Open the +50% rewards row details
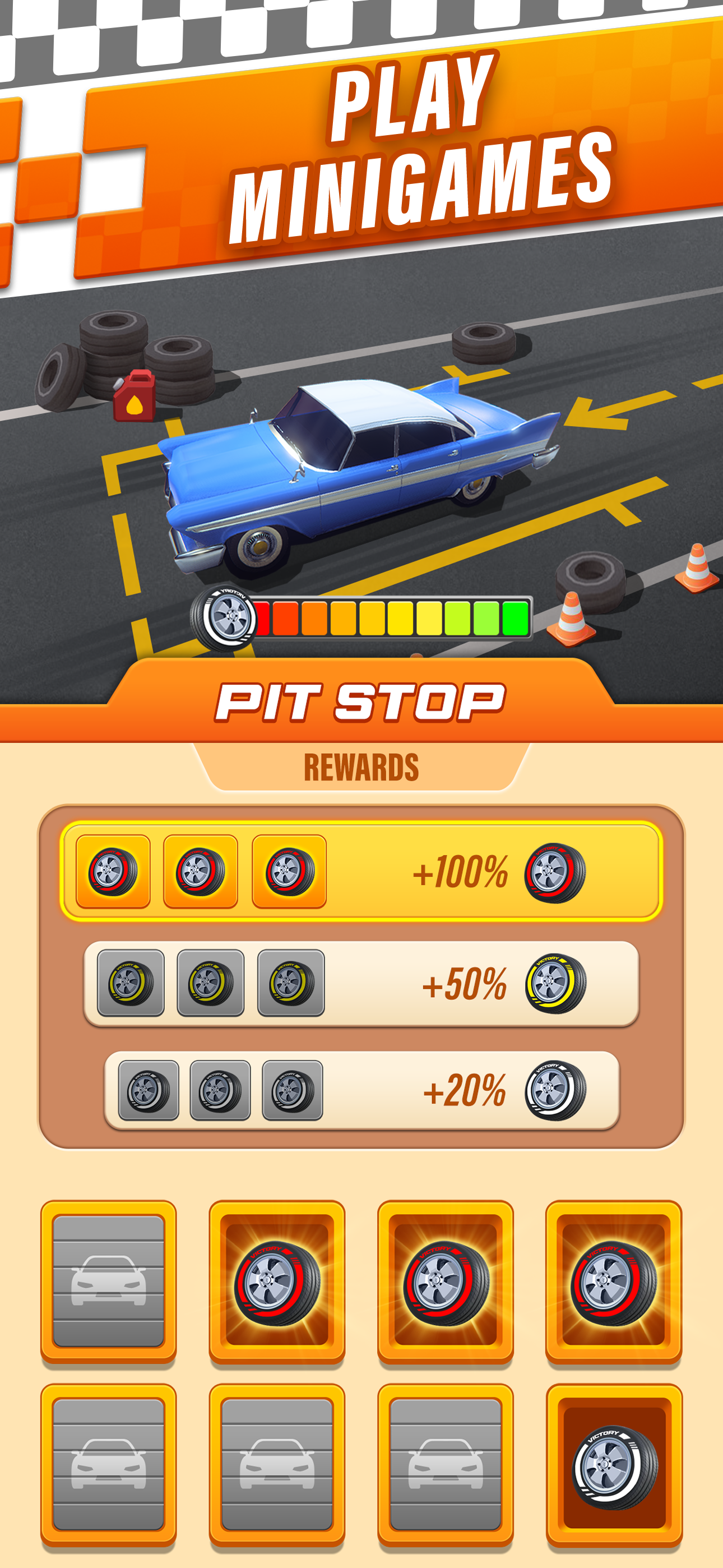 pos(361,983)
